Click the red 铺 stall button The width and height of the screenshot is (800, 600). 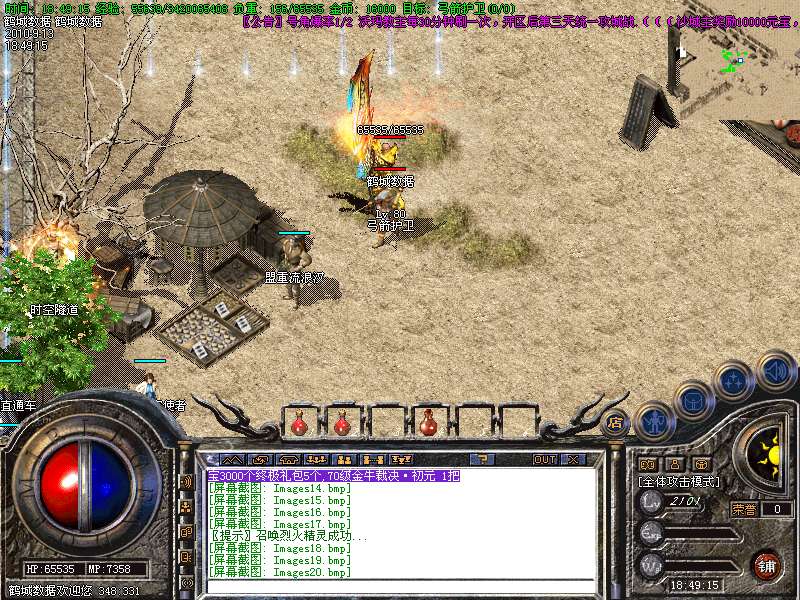coord(765,565)
